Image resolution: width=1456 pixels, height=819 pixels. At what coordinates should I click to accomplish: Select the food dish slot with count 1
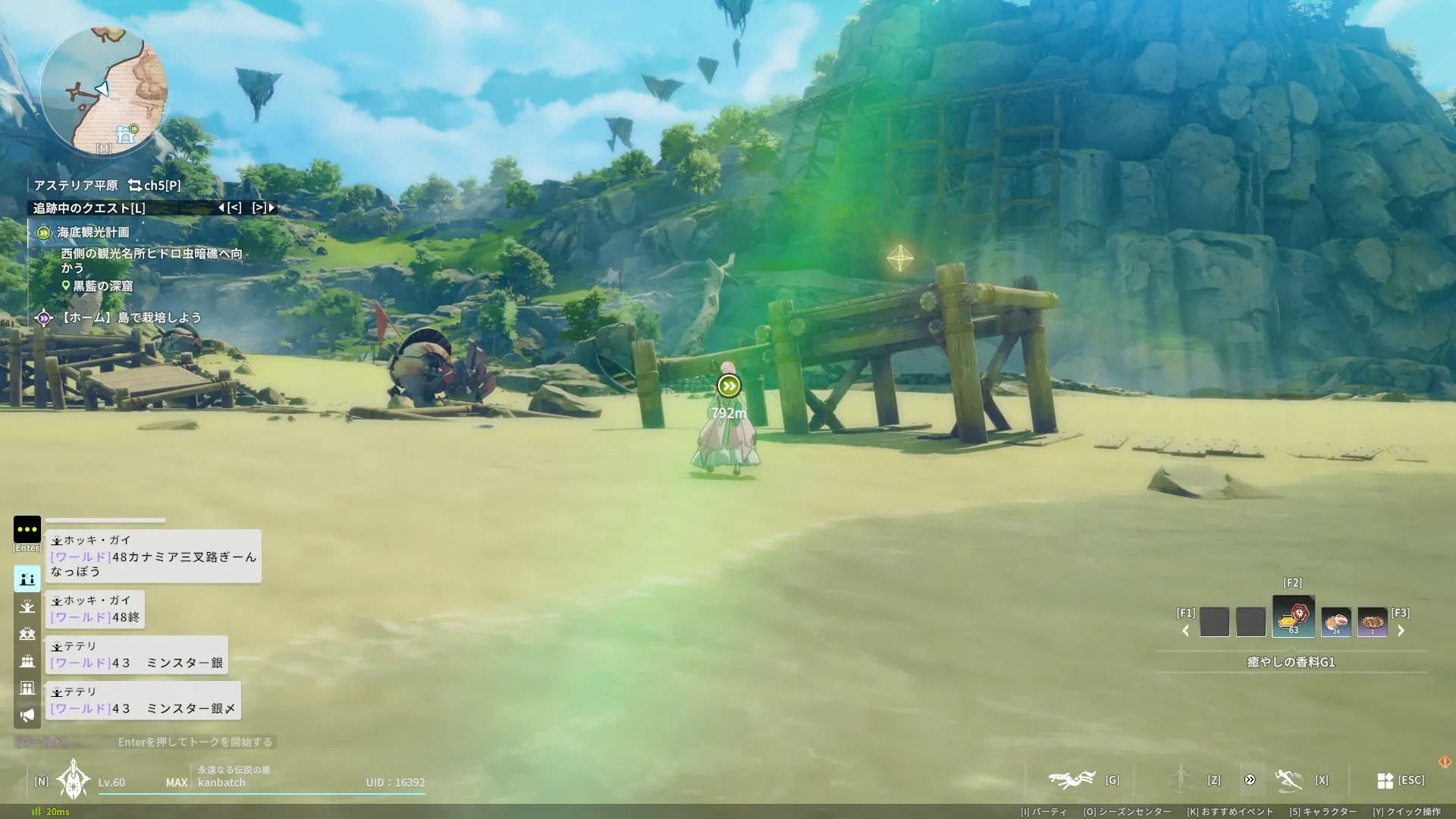point(1372,622)
